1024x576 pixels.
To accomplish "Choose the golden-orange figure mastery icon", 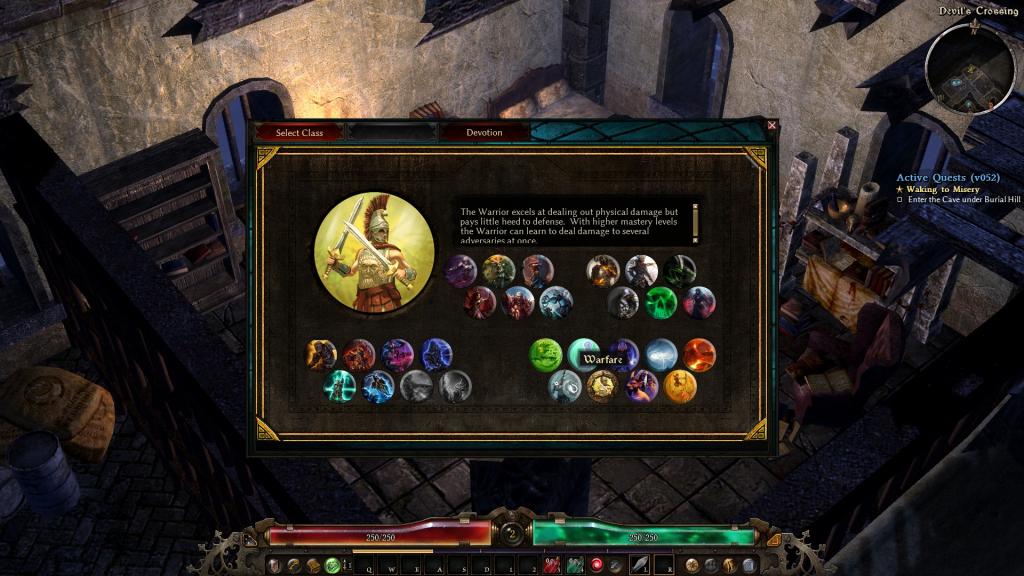I will [x=680, y=386].
